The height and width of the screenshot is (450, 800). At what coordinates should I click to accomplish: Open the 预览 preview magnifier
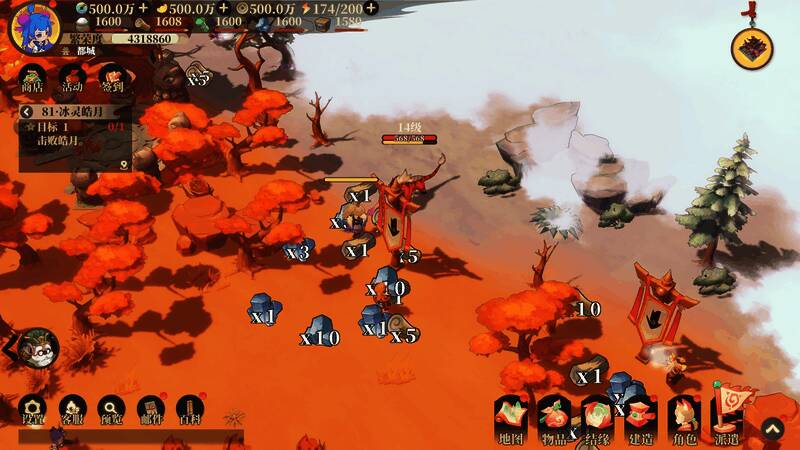pos(111,411)
